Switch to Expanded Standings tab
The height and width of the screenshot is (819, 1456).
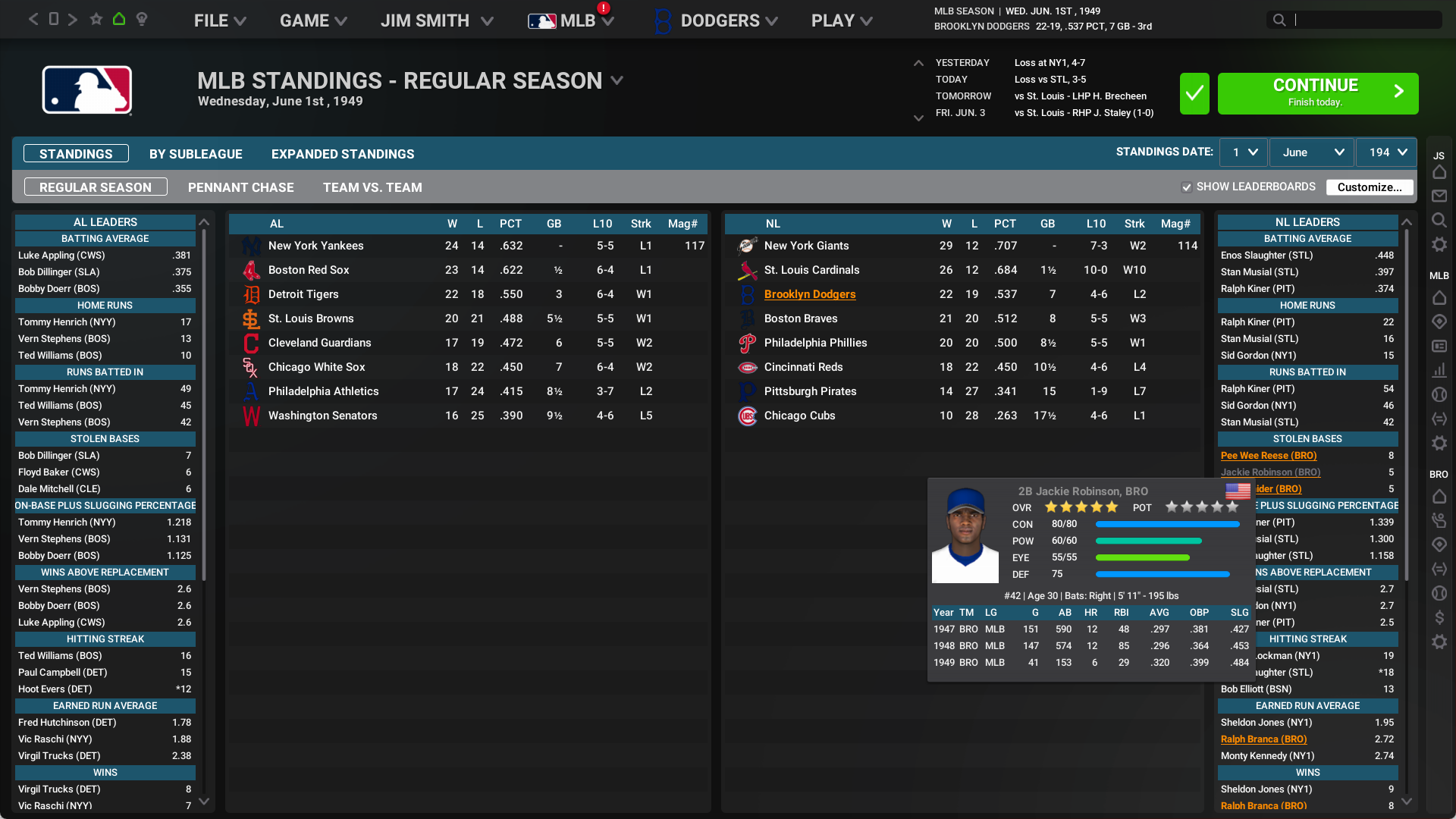[343, 154]
